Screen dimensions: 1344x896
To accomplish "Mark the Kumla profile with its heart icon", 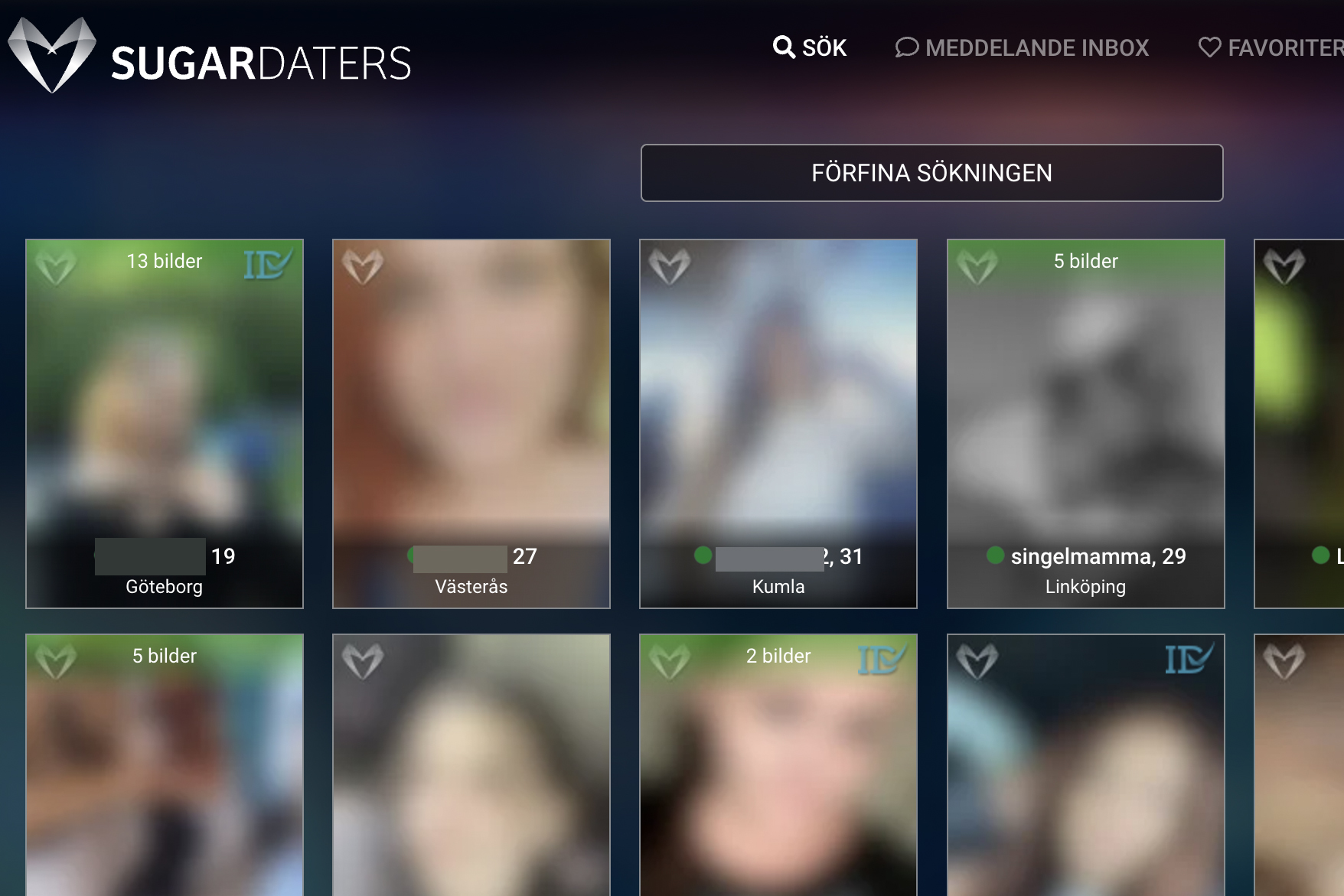I will click(x=670, y=266).
